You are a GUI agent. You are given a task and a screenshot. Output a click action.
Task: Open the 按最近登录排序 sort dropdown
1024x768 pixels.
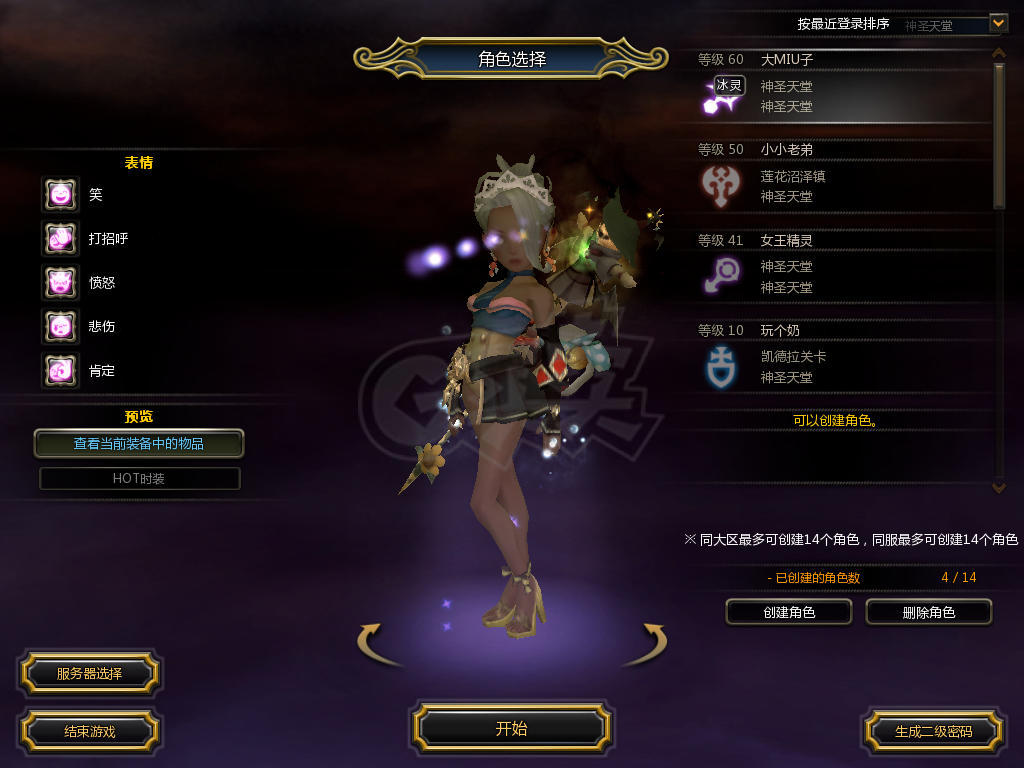pyautogui.click(x=997, y=22)
